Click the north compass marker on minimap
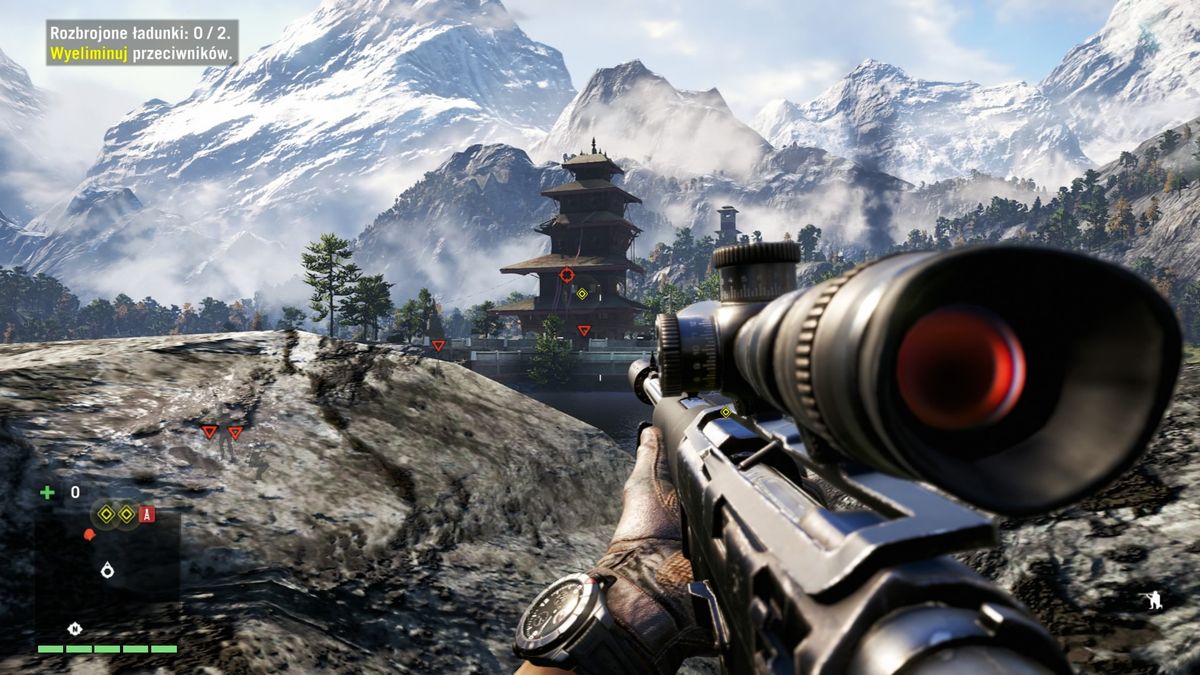Screen dimensions: 1200x675 [74, 628]
